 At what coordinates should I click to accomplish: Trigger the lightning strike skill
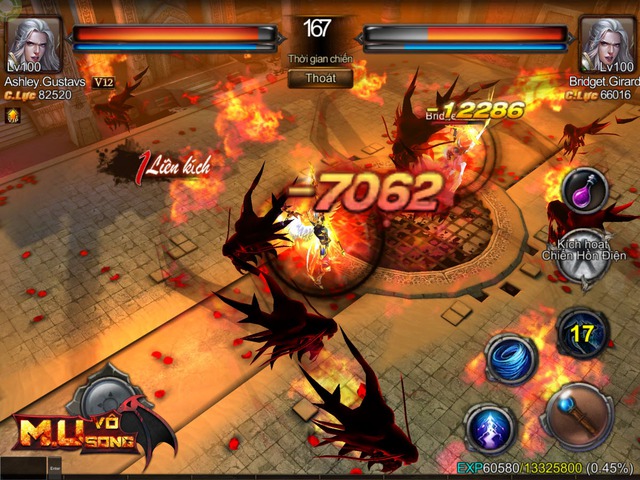pyautogui.click(x=491, y=428)
